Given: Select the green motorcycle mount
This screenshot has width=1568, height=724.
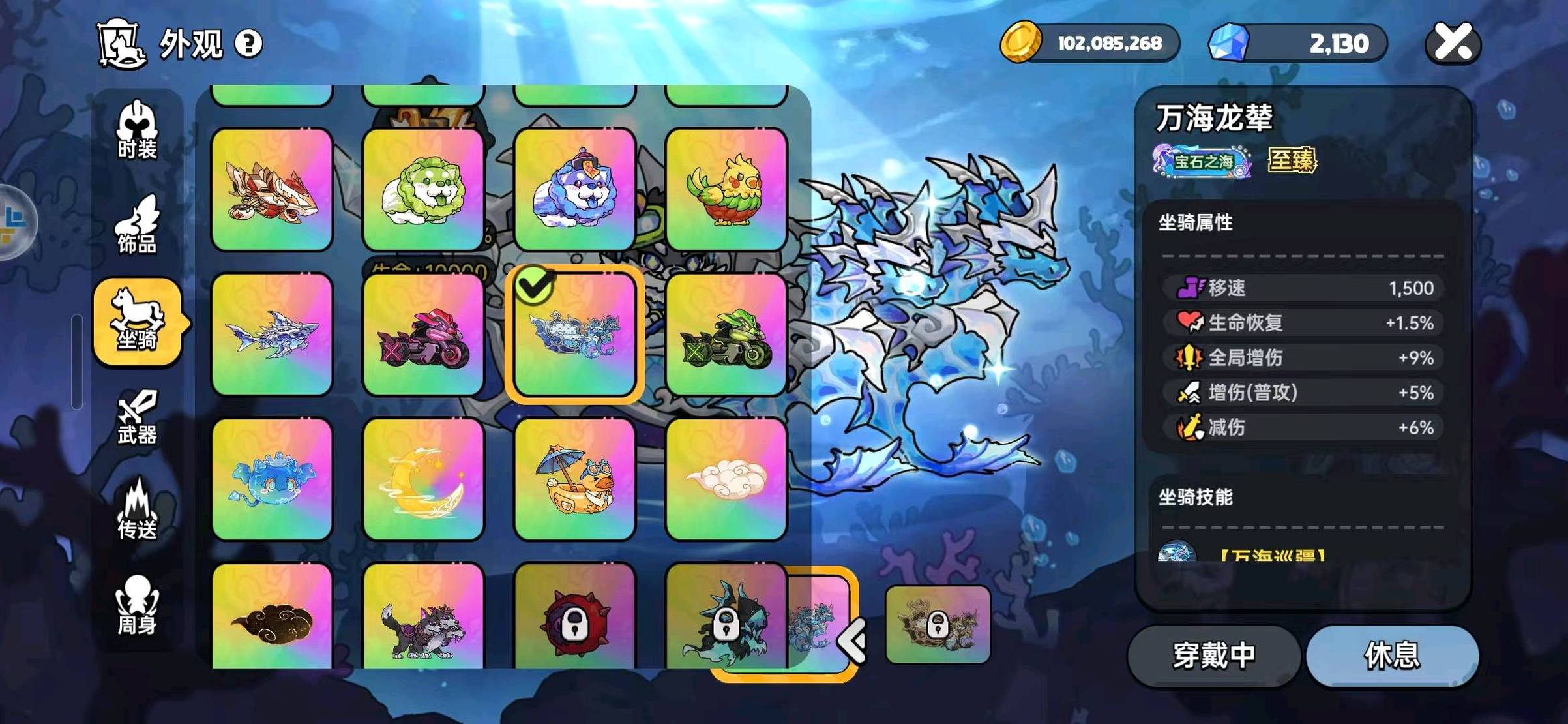Looking at the screenshot, I should (726, 334).
